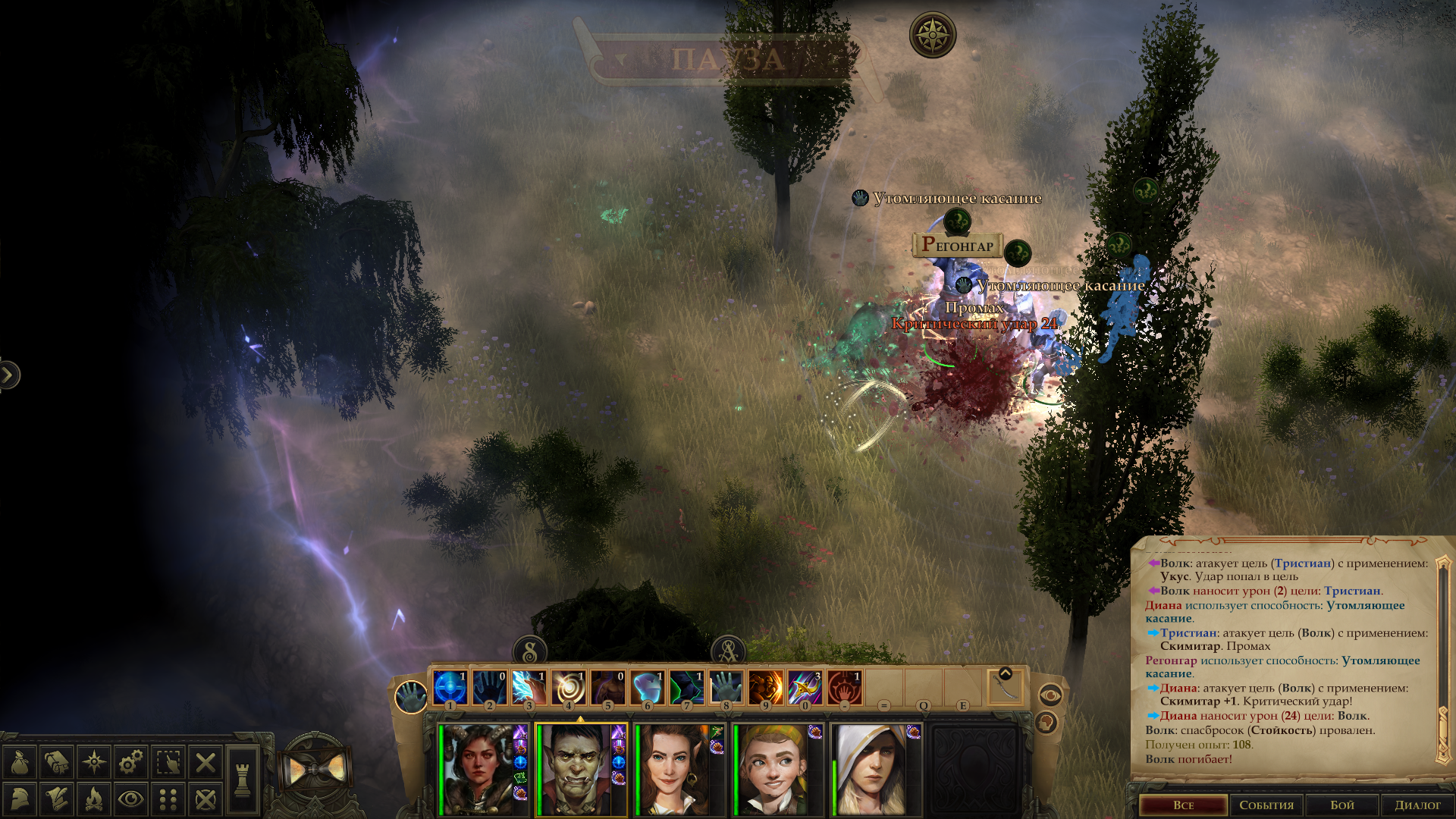Select the half-orc Regongar portrait

pyautogui.click(x=576, y=770)
